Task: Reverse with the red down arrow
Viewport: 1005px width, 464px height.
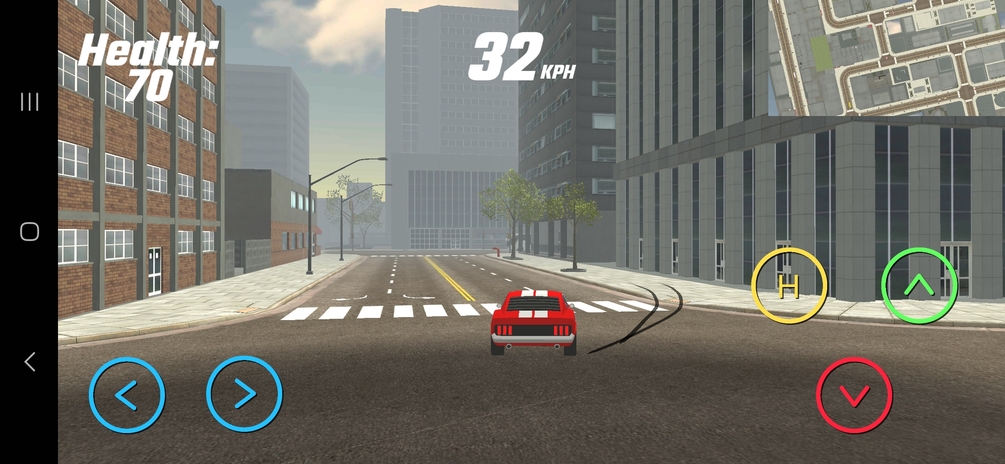Action: (854, 395)
